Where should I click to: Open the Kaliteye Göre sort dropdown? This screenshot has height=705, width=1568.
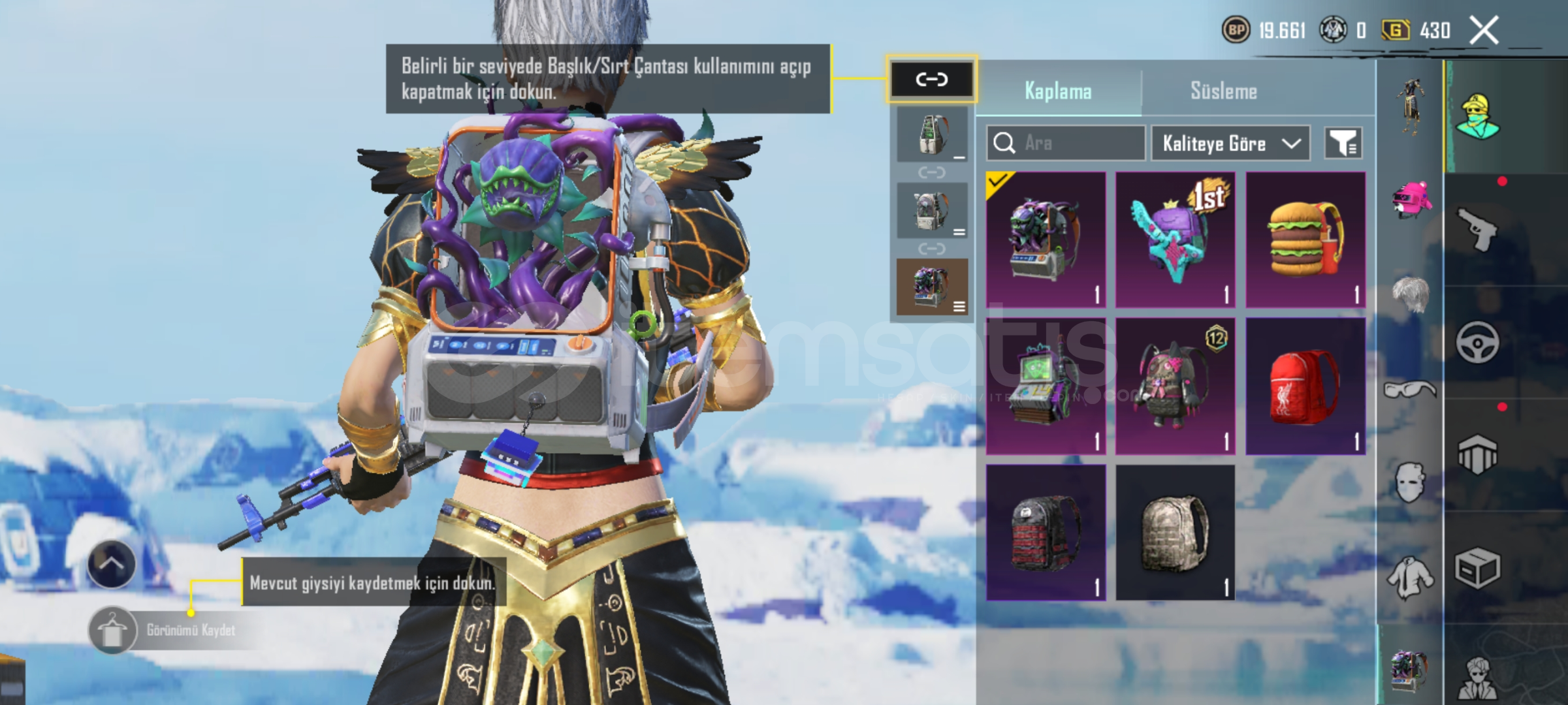(1230, 143)
